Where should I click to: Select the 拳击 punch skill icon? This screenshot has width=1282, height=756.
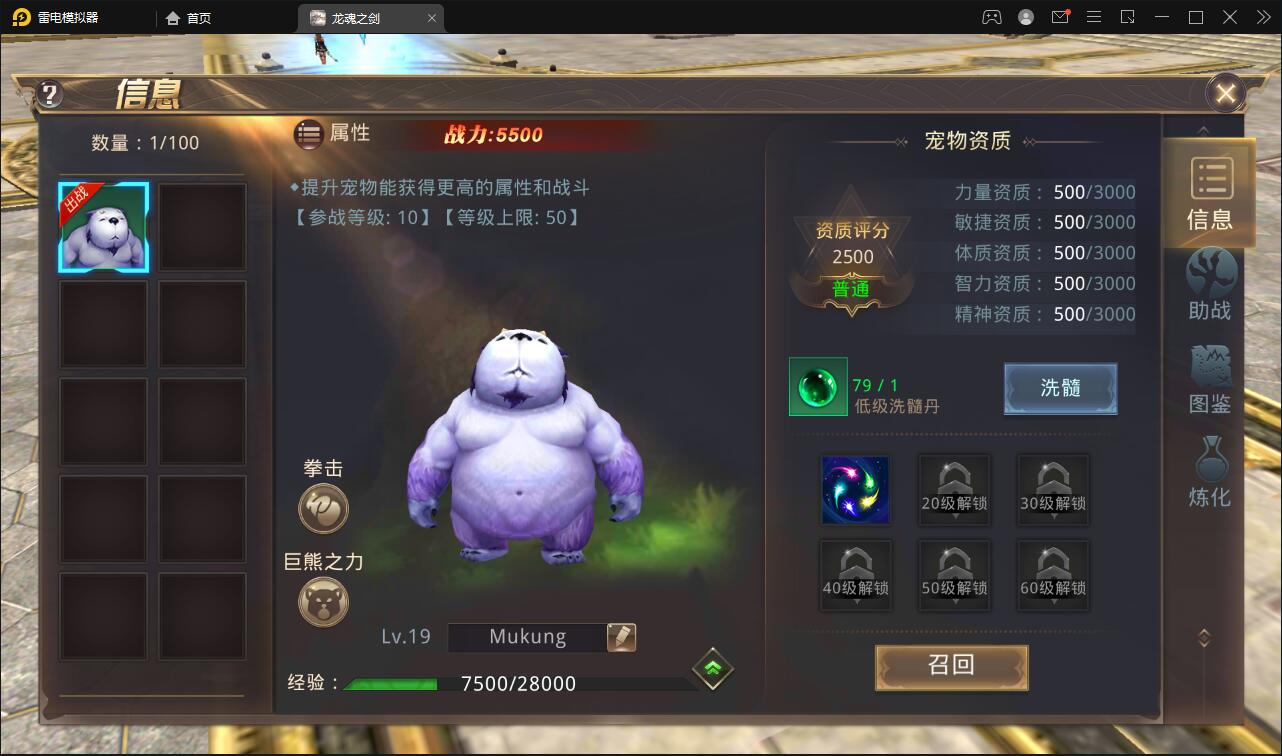(322, 508)
